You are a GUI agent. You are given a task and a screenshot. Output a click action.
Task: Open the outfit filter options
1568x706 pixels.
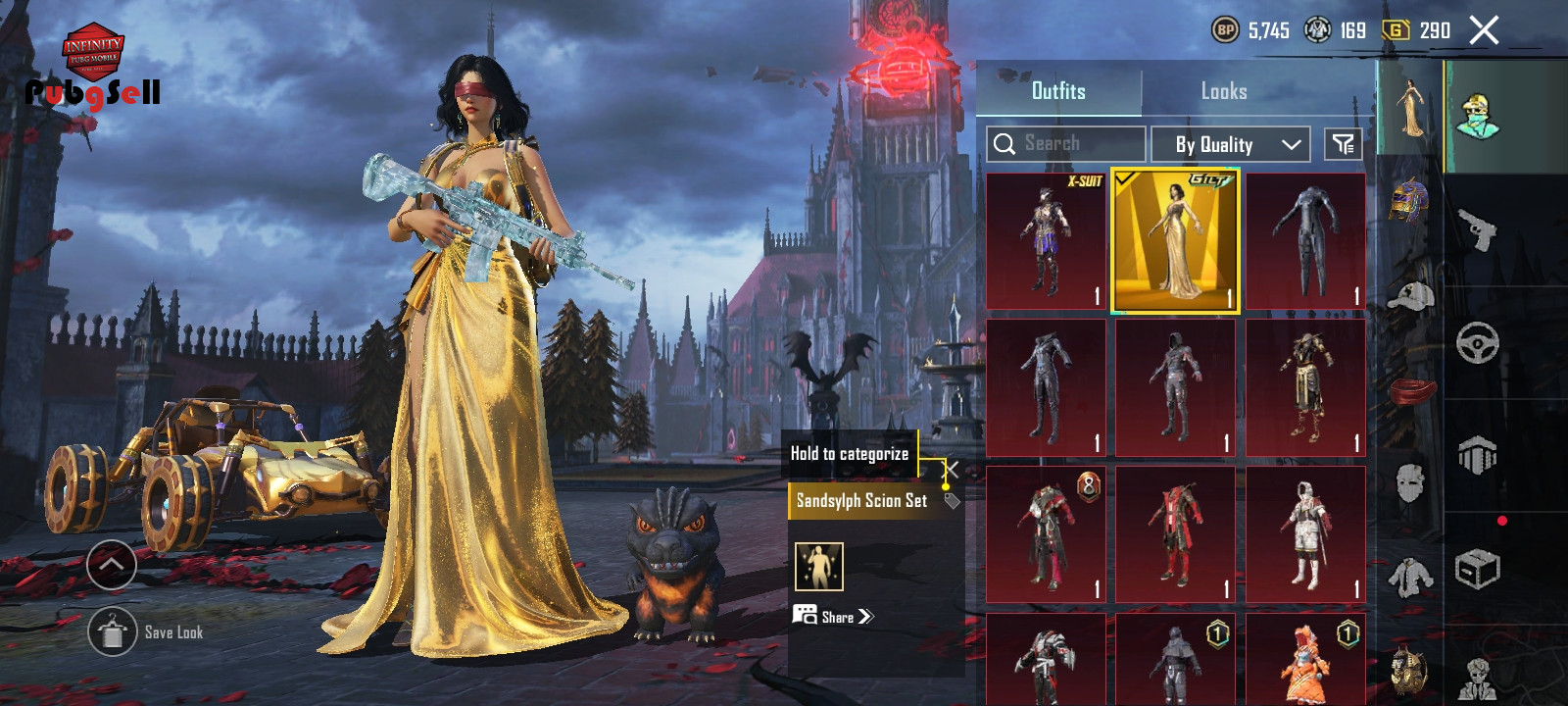pos(1343,145)
